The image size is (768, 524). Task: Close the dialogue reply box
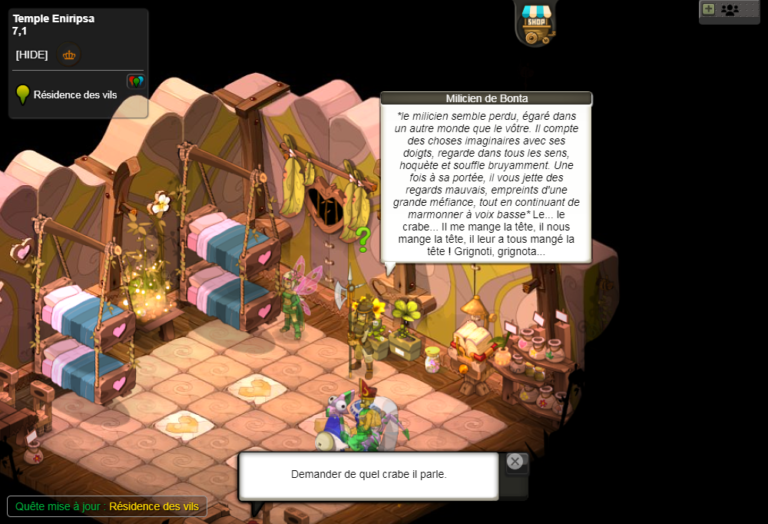point(514,461)
